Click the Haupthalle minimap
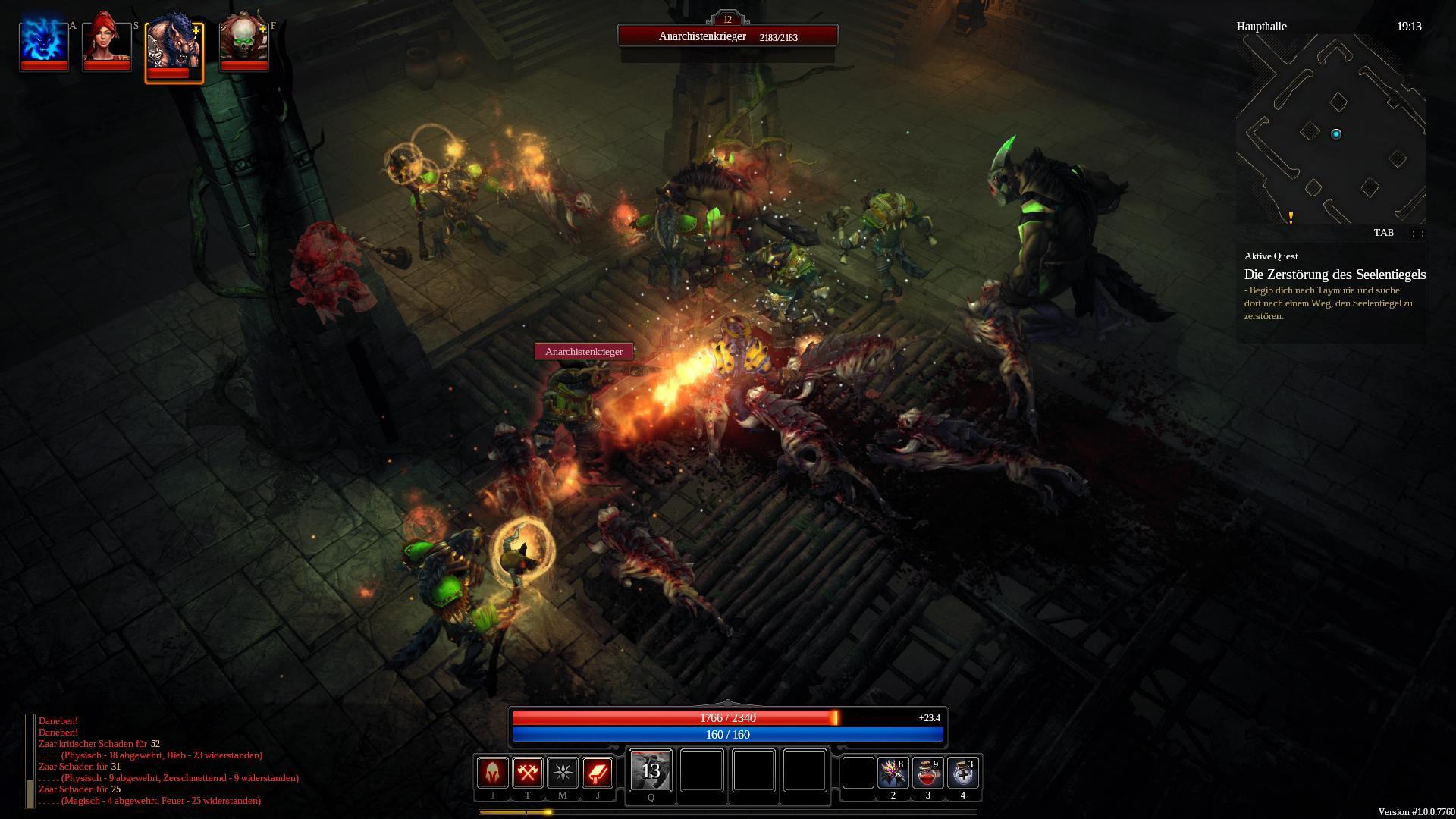The height and width of the screenshot is (819, 1456). (1330, 129)
